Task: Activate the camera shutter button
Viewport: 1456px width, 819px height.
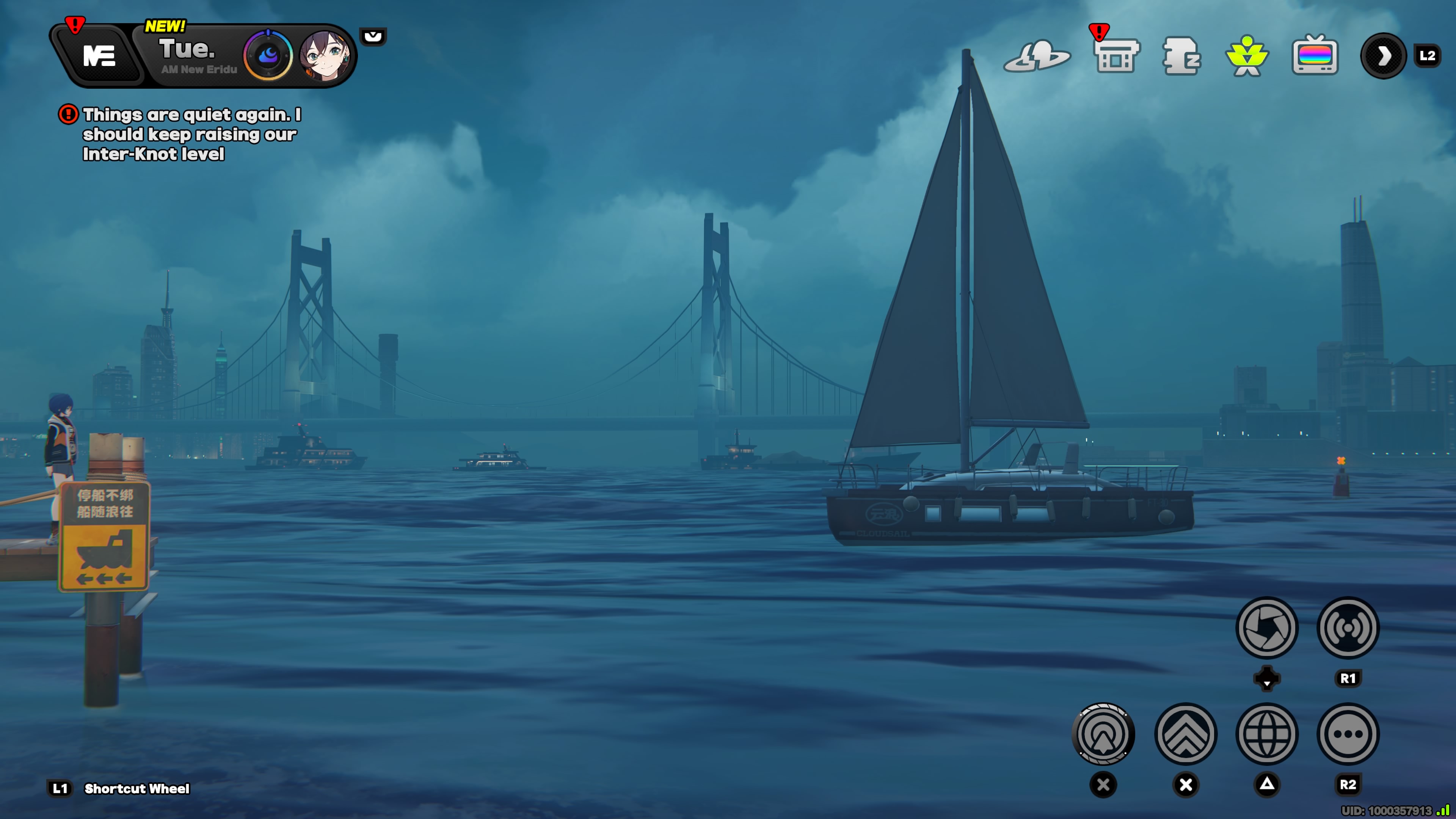Action: coord(1267,628)
